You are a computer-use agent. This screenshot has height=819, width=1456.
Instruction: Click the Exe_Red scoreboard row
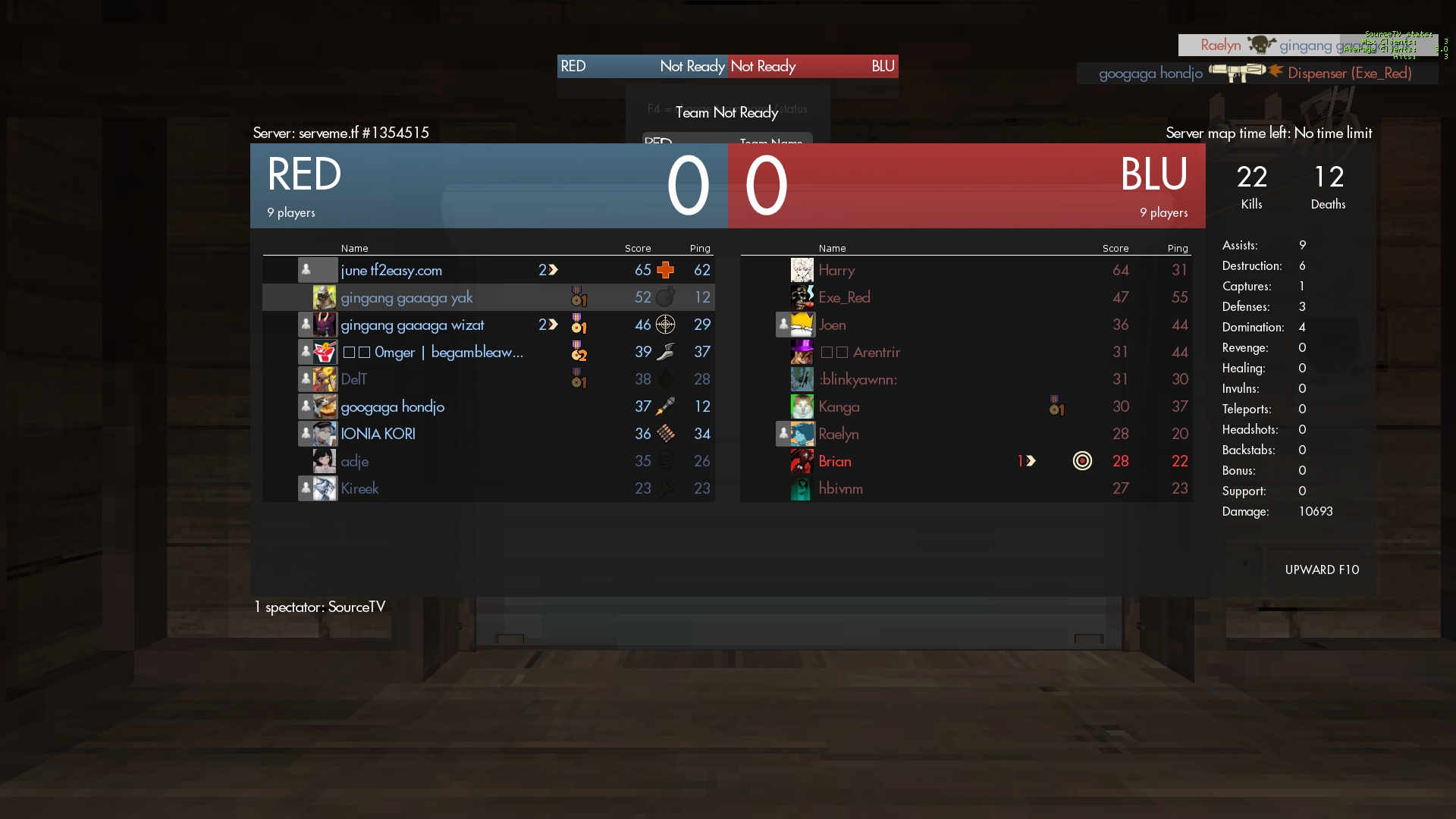coord(844,297)
